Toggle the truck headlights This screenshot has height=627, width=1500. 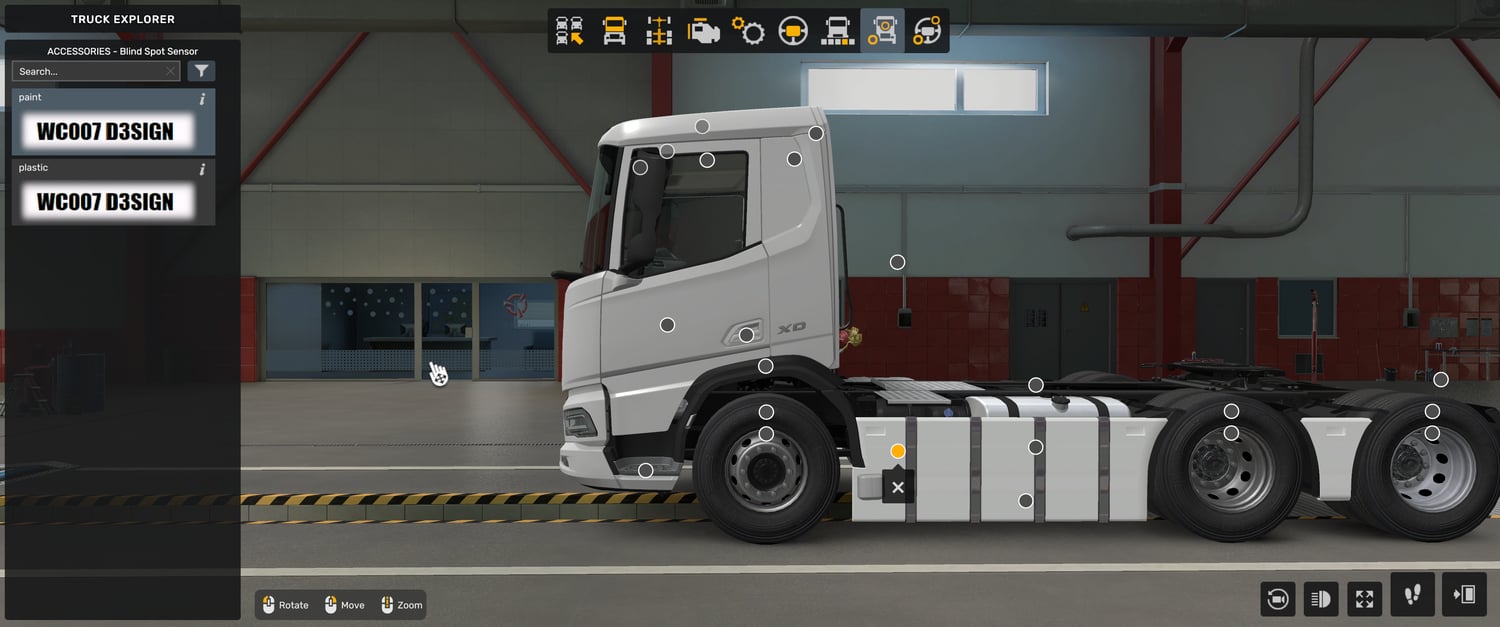[x=1321, y=599]
